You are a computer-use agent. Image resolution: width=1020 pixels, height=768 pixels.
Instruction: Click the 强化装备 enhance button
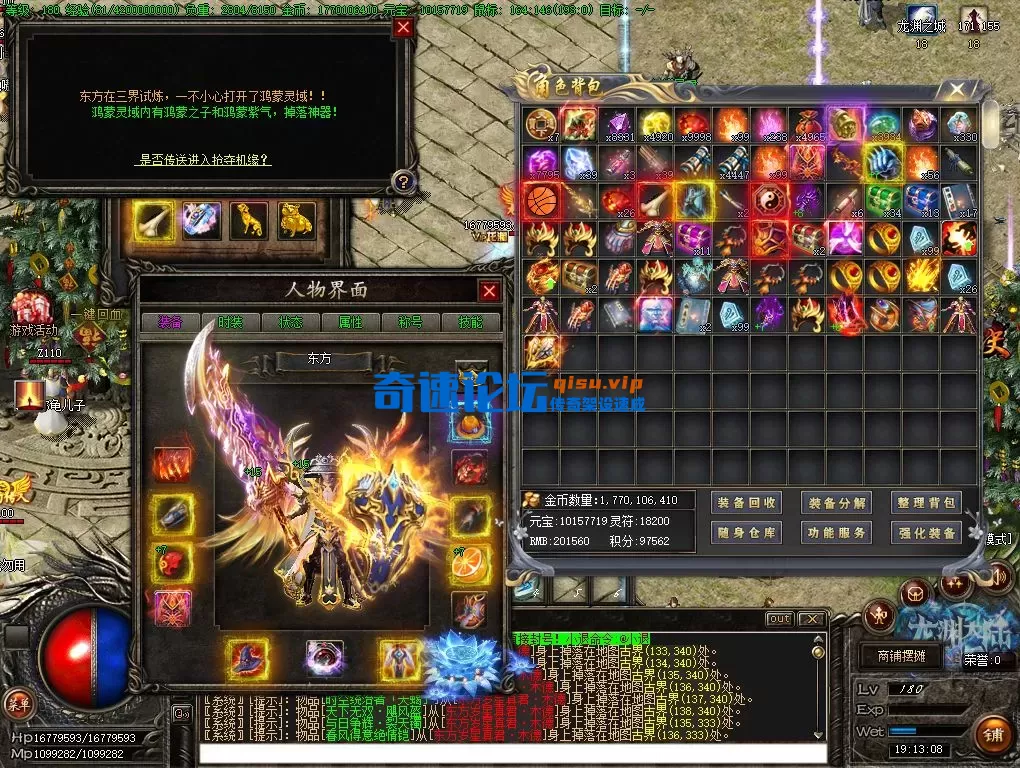927,533
